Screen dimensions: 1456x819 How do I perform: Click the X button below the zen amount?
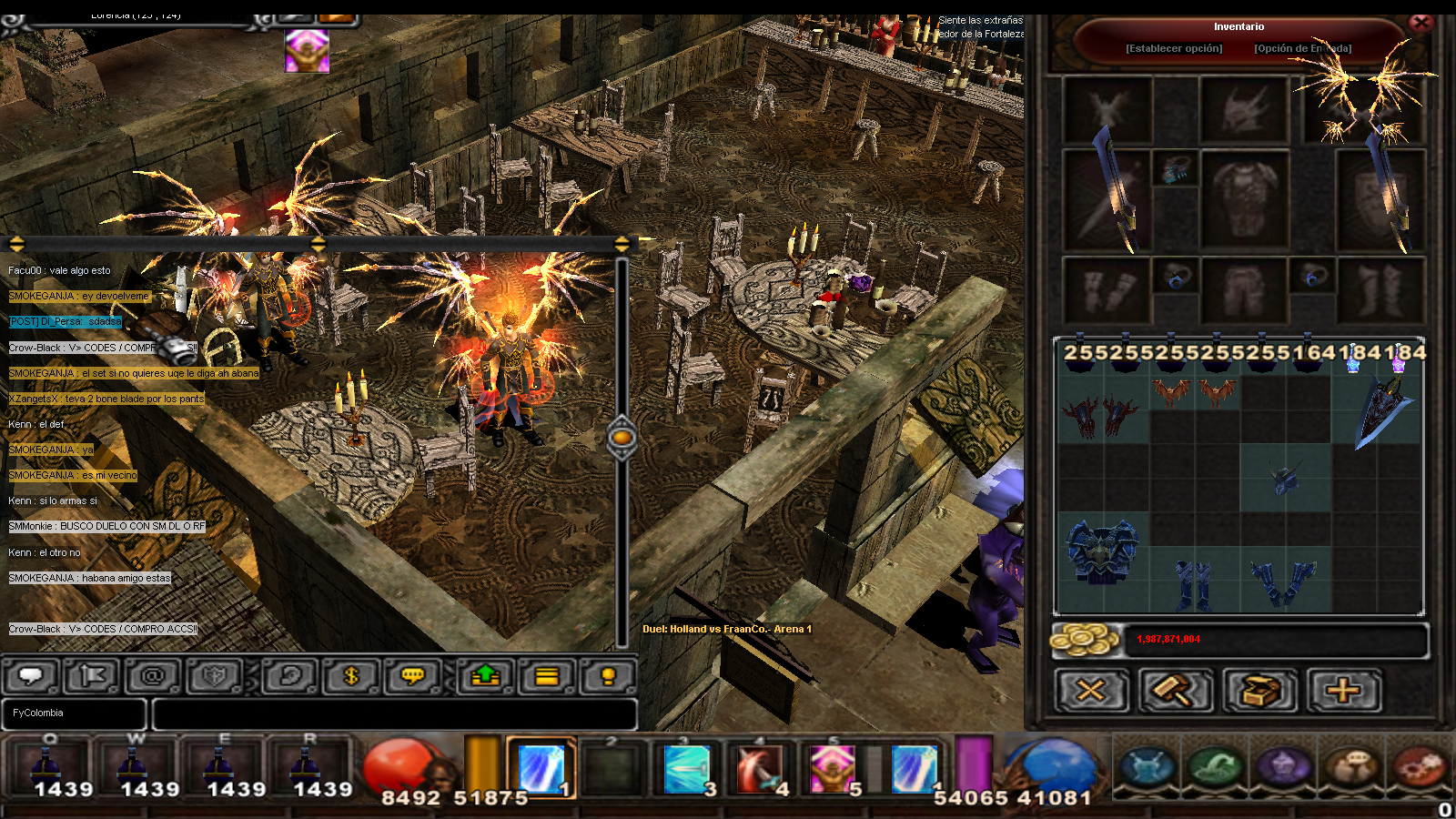coord(1091,691)
